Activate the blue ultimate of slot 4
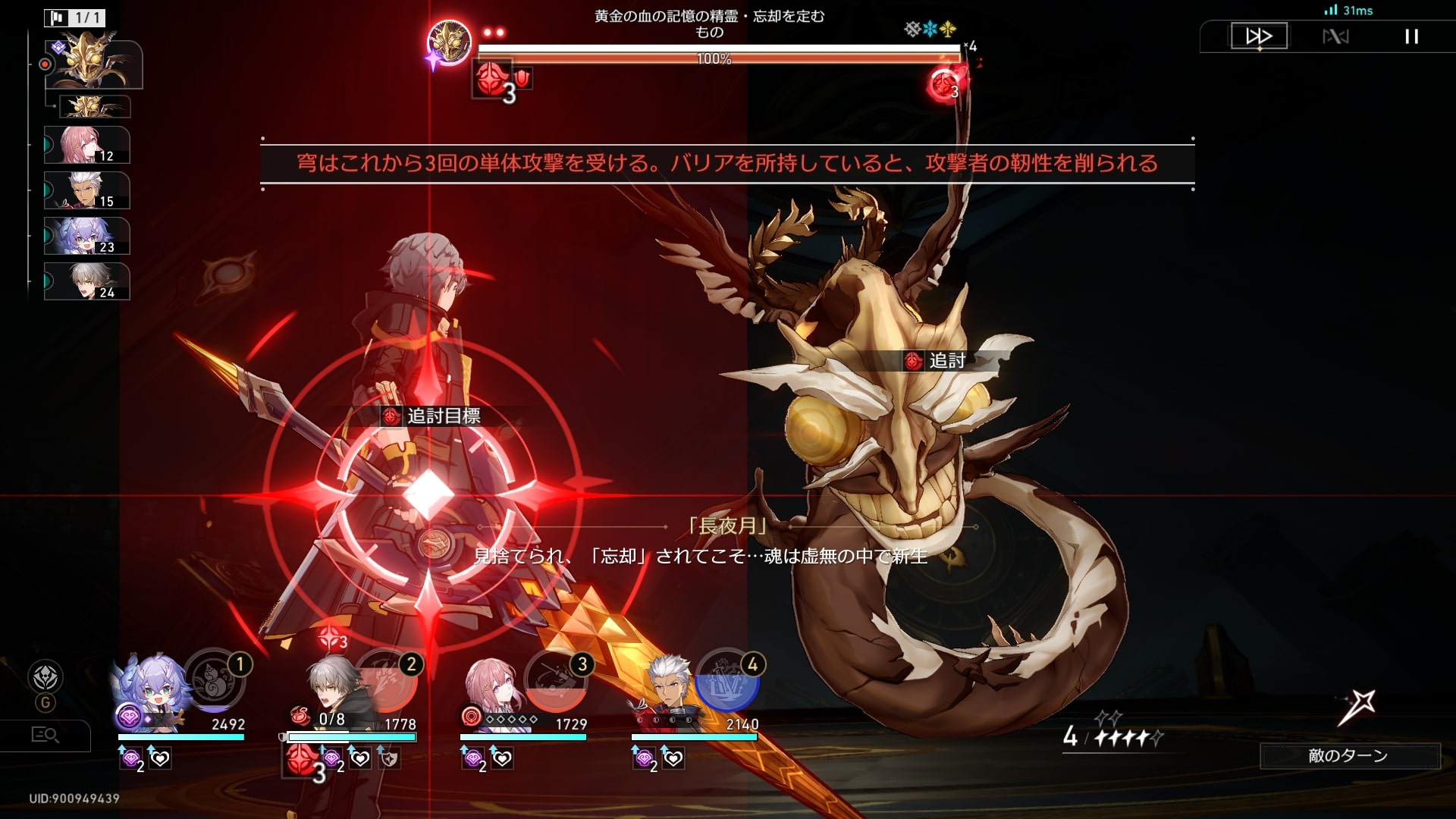This screenshot has height=819, width=1456. pyautogui.click(x=726, y=679)
